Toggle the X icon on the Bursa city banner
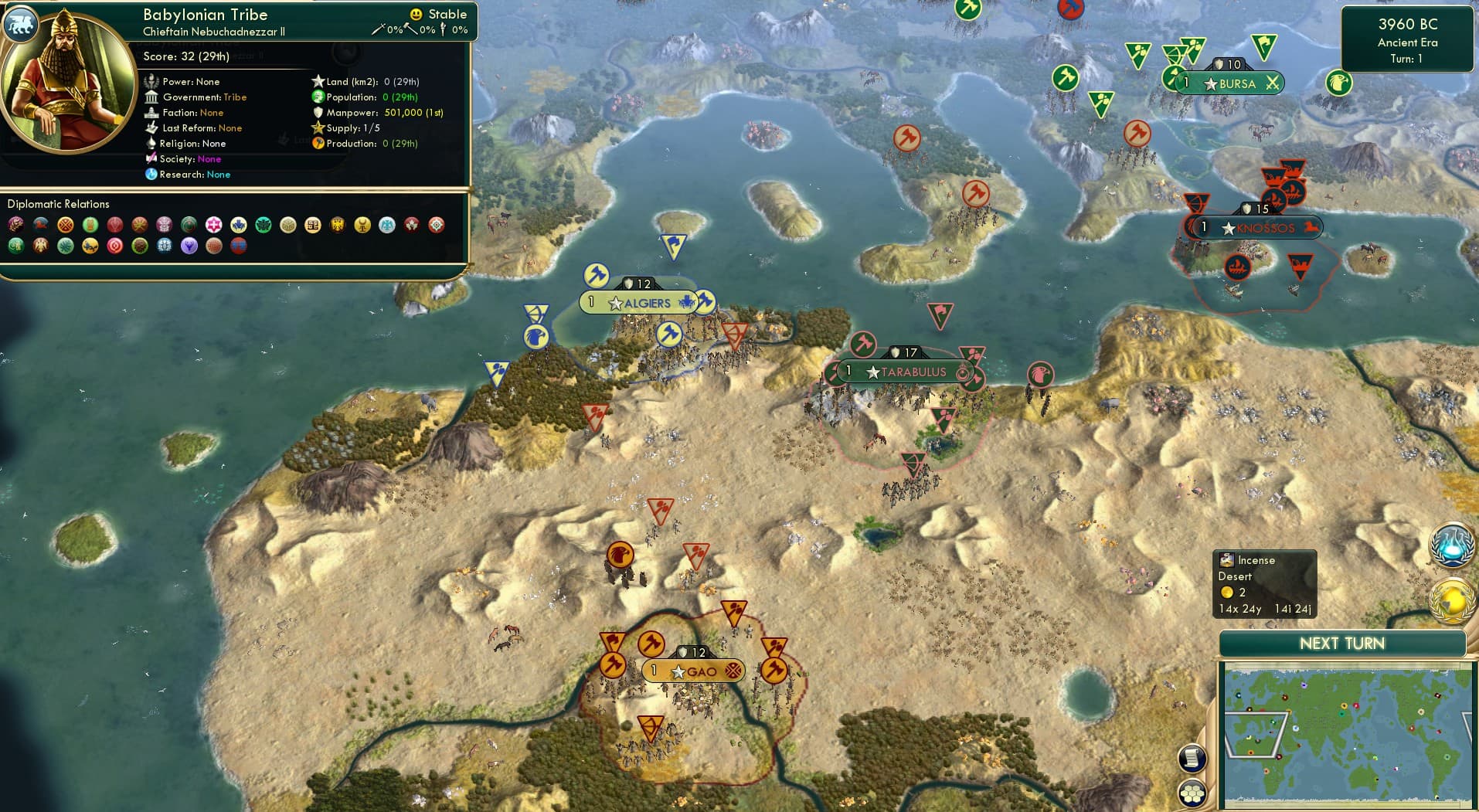The width and height of the screenshot is (1479, 812). point(1272,83)
